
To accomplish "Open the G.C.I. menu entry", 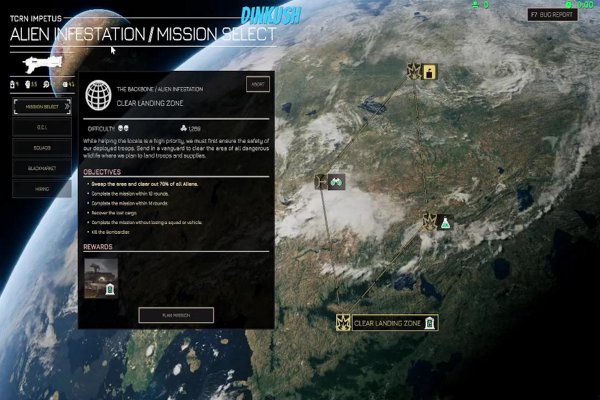I will click(x=41, y=126).
